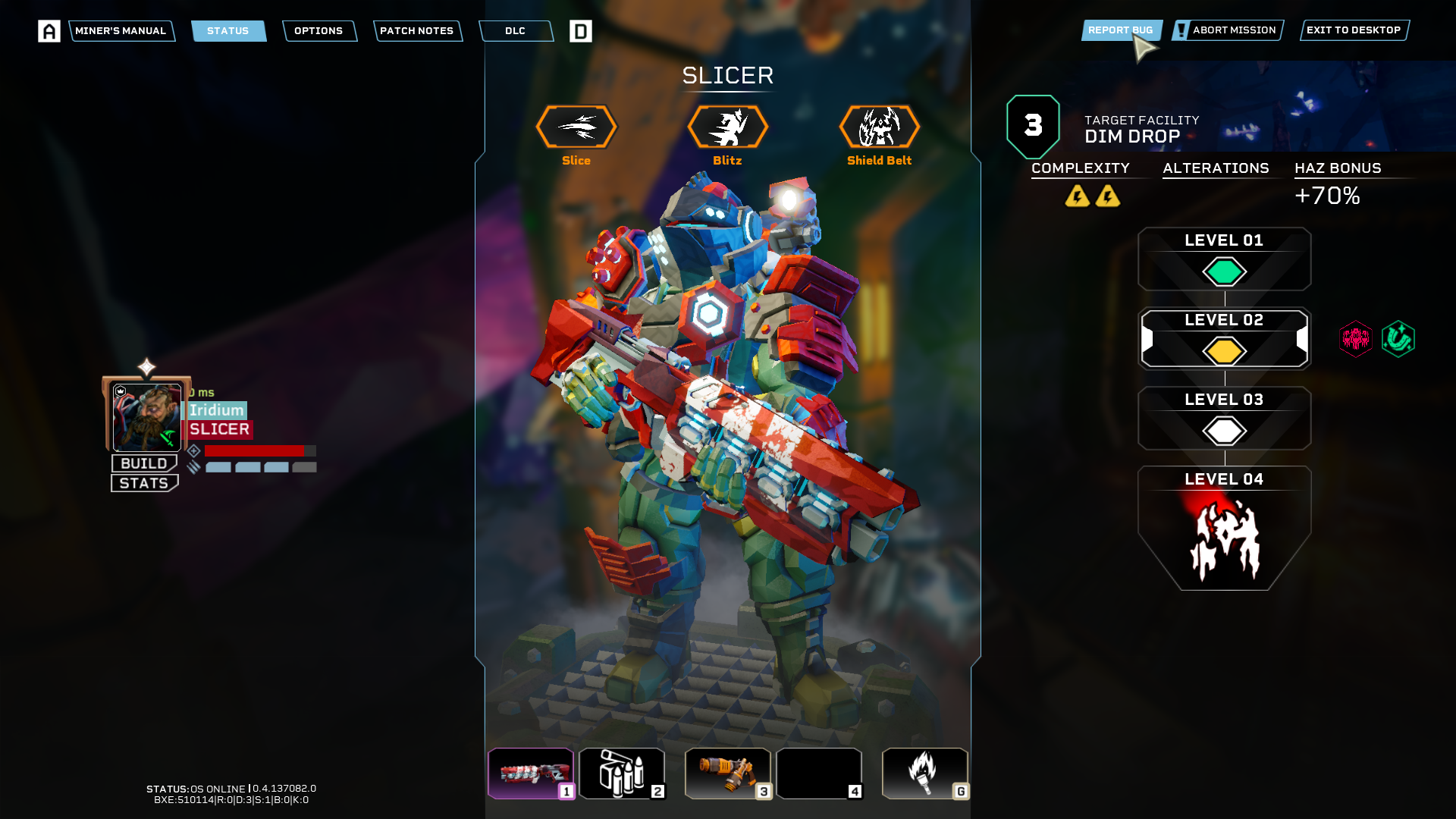Select the Level 01 node
Viewport: 1456px width, 819px height.
pyautogui.click(x=1224, y=259)
